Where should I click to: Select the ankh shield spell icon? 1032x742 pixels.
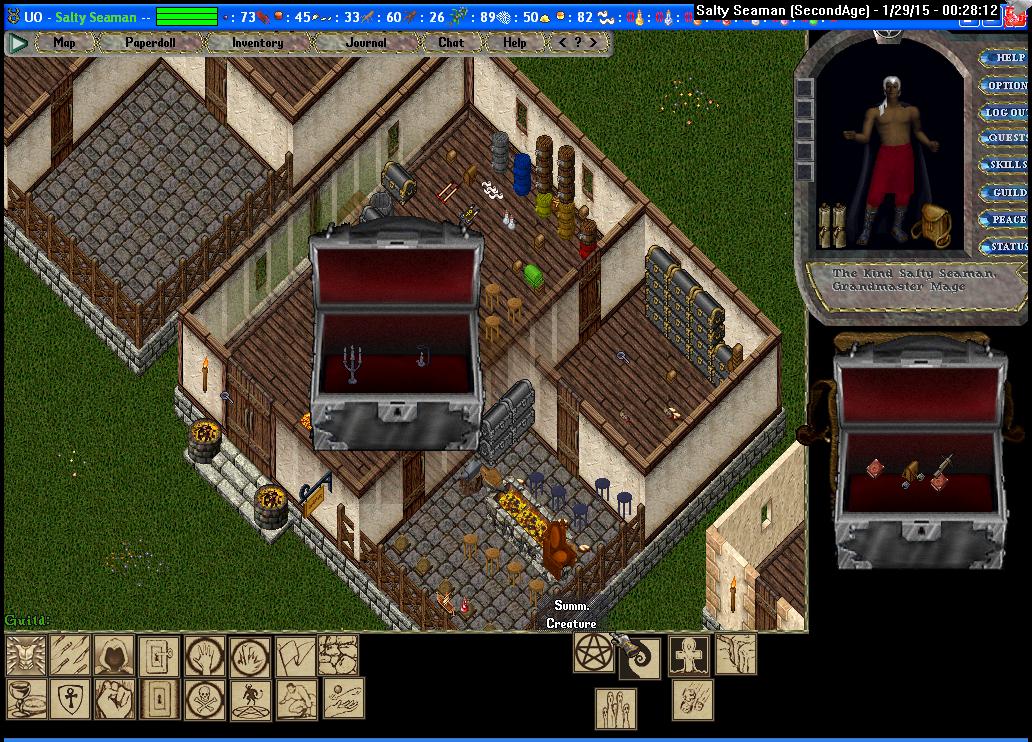coord(70,698)
